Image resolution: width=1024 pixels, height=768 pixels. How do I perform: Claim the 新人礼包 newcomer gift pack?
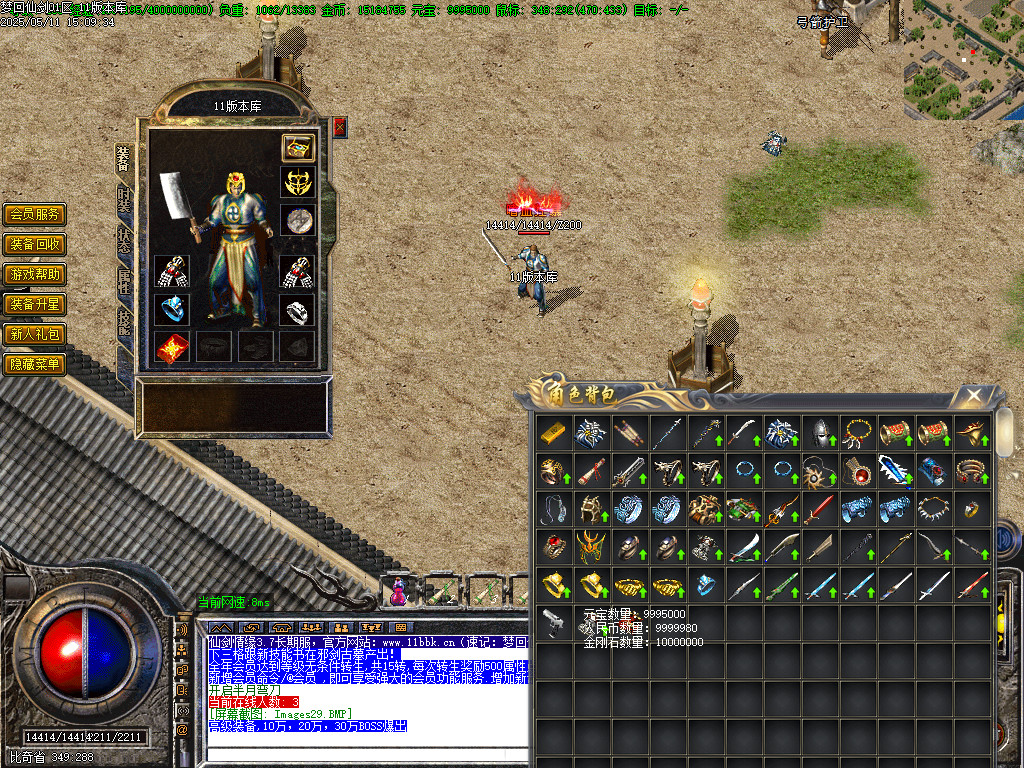point(35,334)
